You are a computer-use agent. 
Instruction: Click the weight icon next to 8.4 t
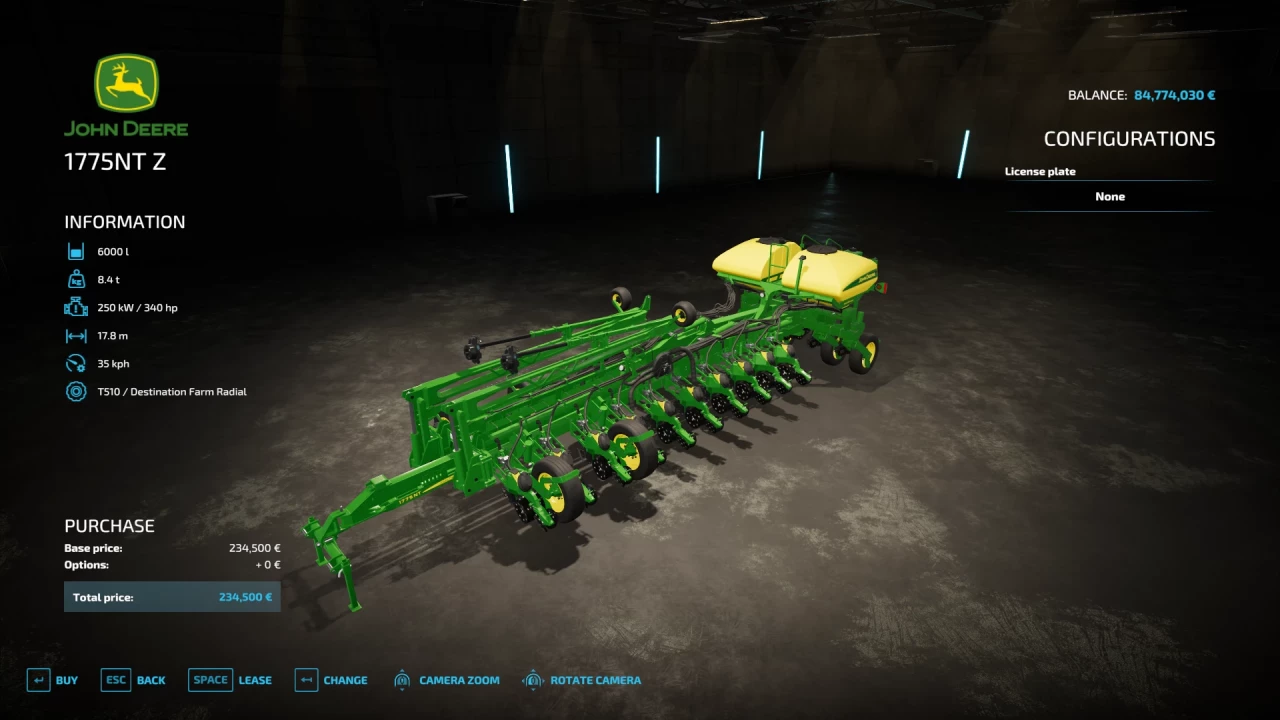(76, 279)
